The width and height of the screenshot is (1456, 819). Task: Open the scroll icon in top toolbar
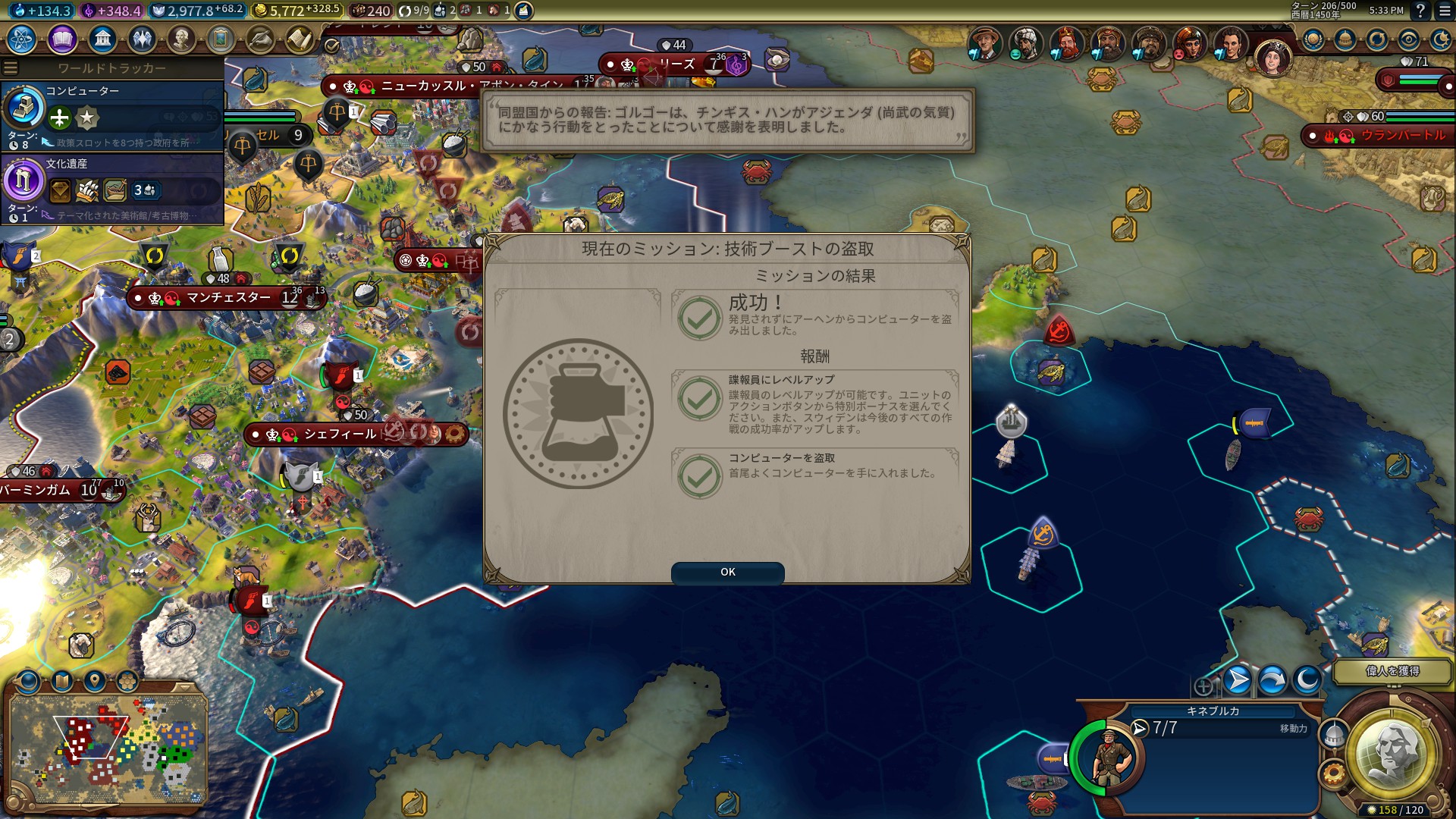[300, 39]
